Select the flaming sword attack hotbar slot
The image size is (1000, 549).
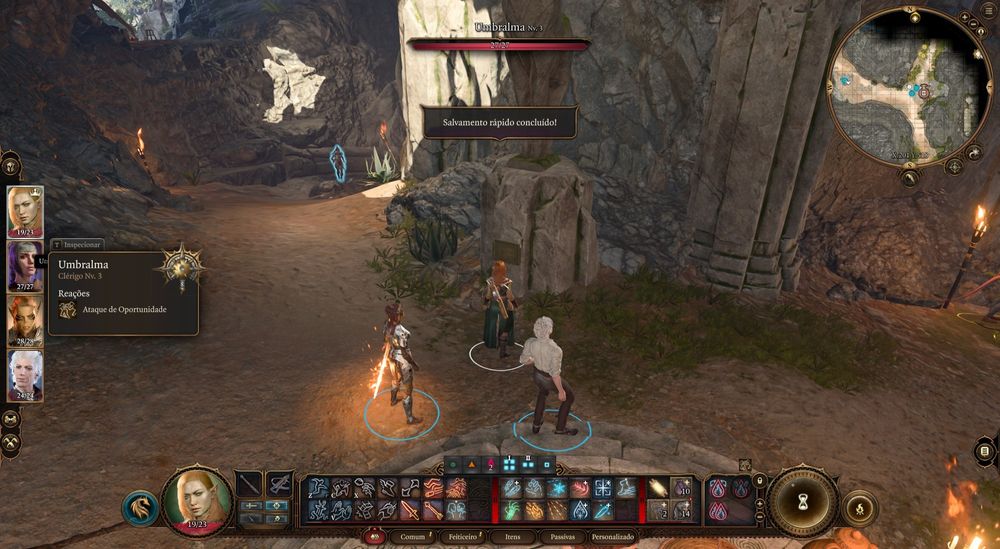(x=410, y=510)
